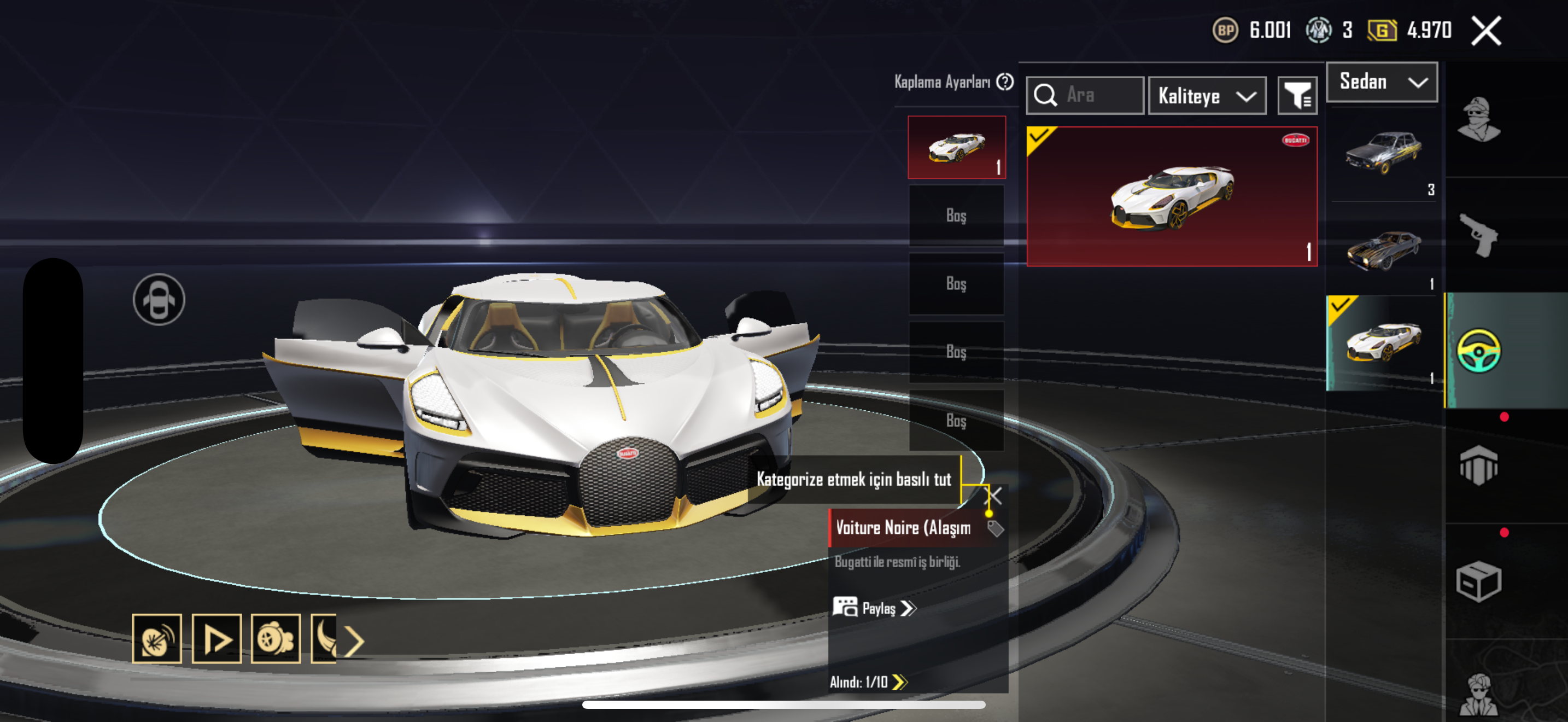This screenshot has height=722, width=1568.
Task: Choose the black and gold muscle car
Action: 1382,249
